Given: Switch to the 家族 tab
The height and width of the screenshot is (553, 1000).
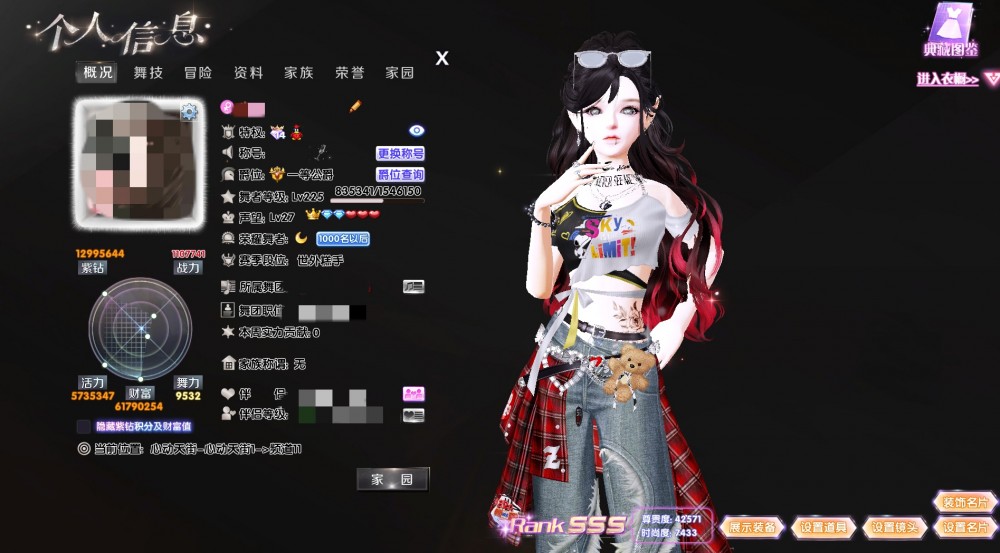Looking at the screenshot, I should (x=298, y=73).
